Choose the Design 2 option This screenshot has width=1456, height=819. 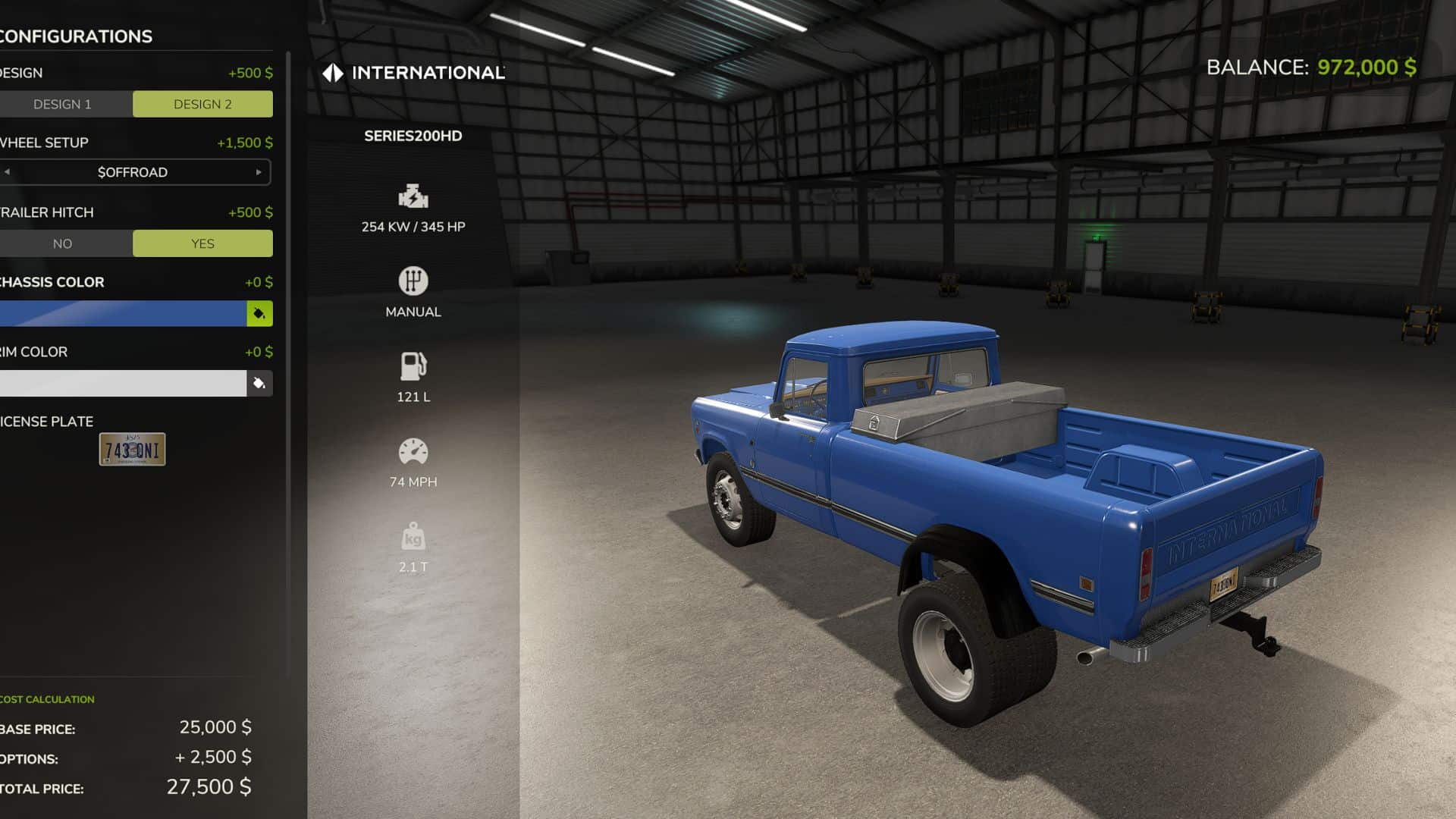pos(202,104)
